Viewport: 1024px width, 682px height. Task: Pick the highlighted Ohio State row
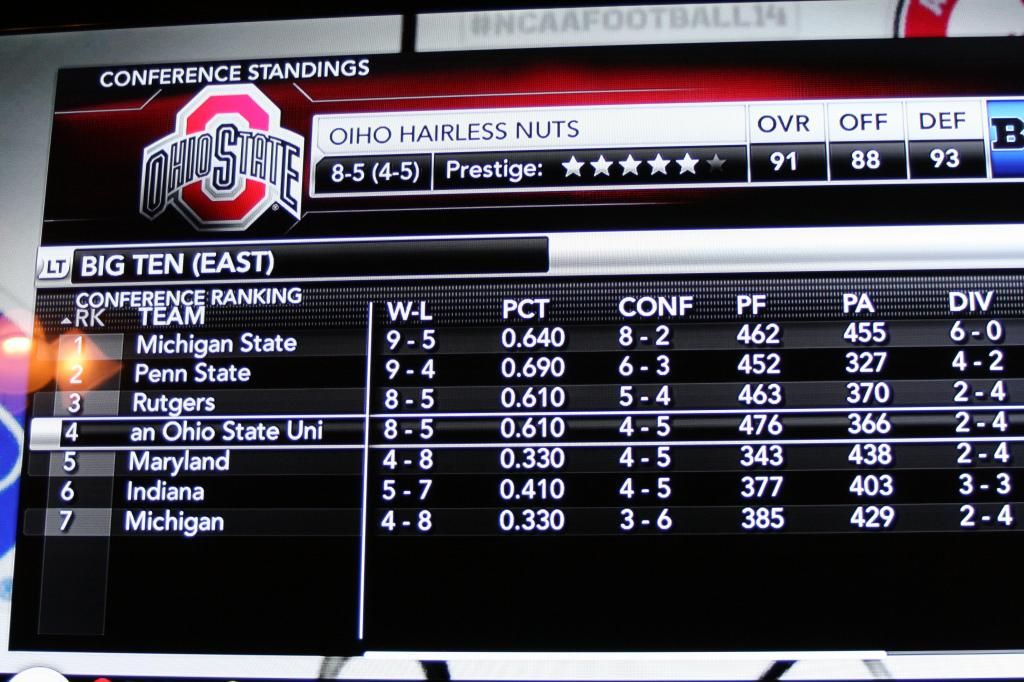(226, 432)
